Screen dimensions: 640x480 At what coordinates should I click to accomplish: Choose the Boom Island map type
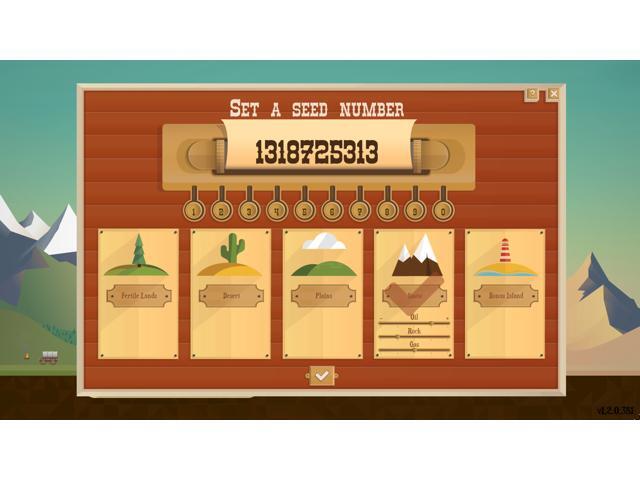(x=505, y=294)
